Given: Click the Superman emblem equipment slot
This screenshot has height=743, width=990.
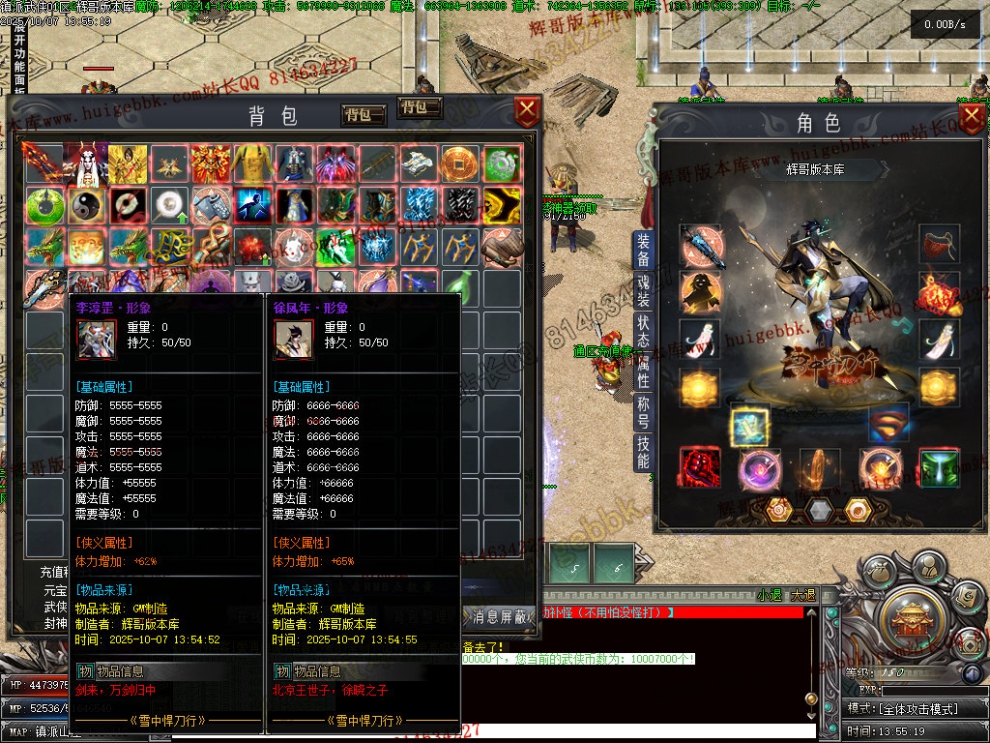Looking at the screenshot, I should coord(888,425).
